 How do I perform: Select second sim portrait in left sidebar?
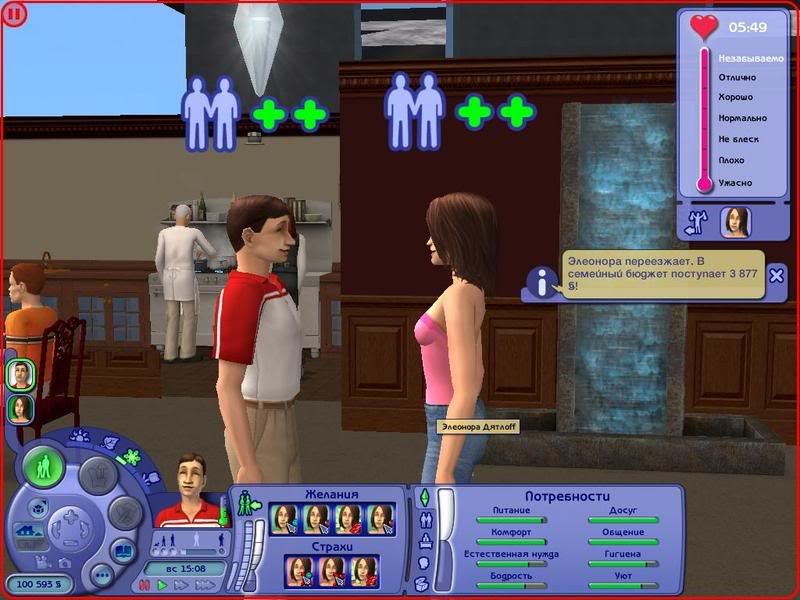click(x=19, y=408)
